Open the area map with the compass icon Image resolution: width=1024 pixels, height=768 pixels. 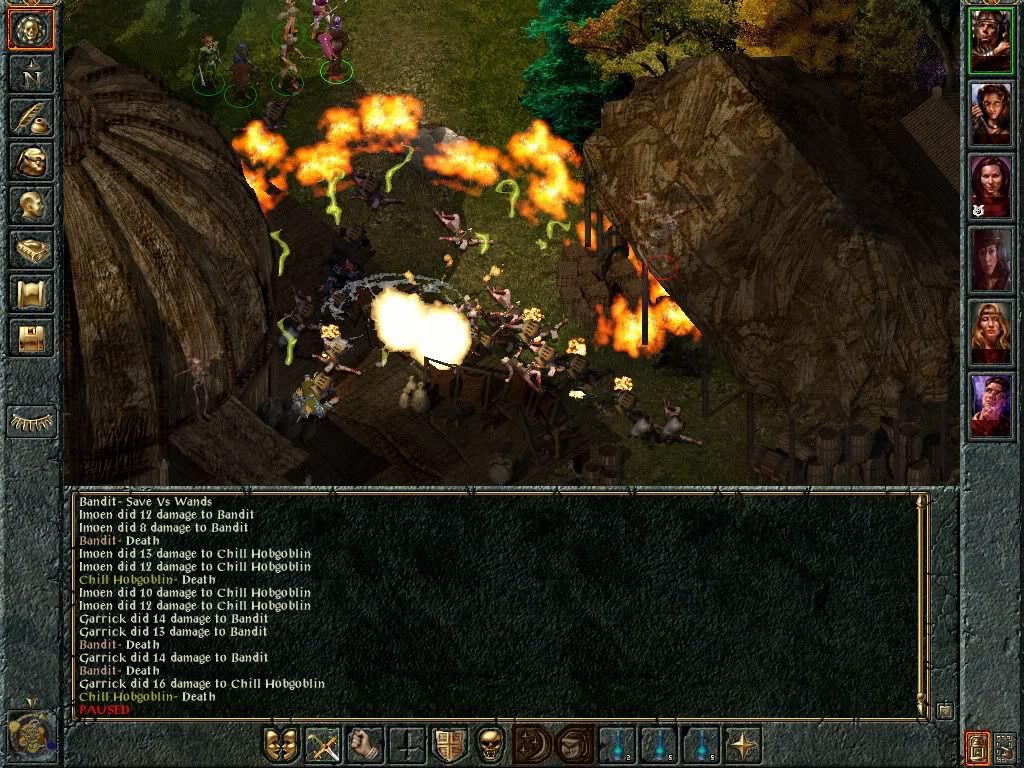[30, 74]
